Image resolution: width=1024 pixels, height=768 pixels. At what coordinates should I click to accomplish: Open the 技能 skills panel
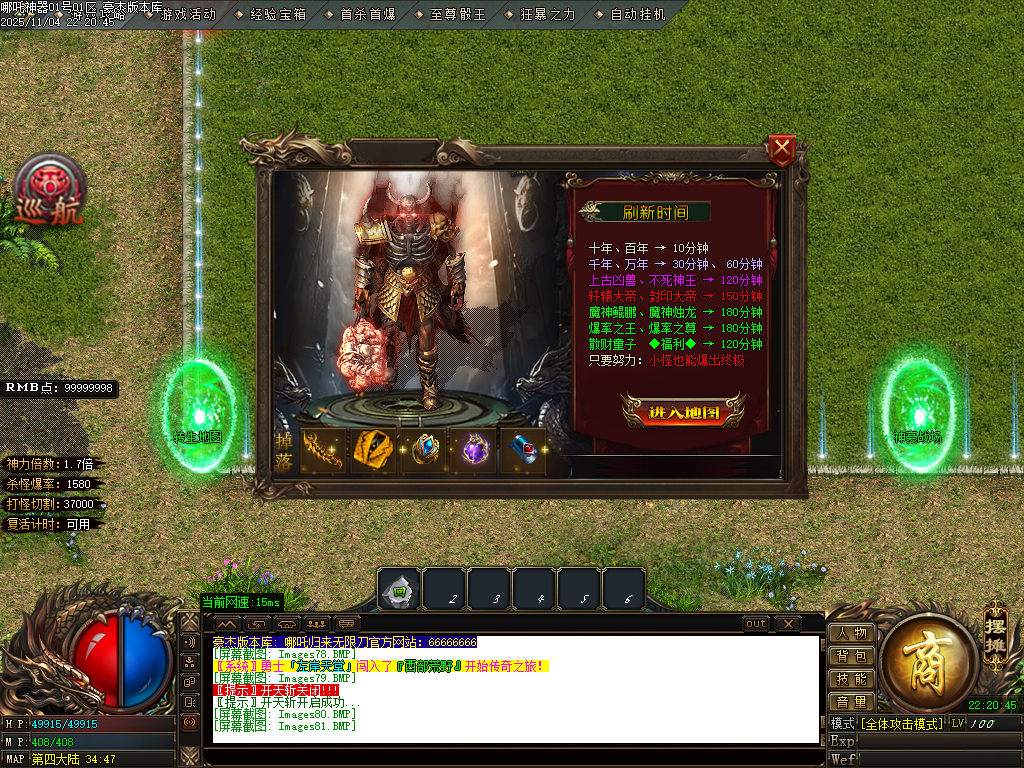[x=851, y=679]
